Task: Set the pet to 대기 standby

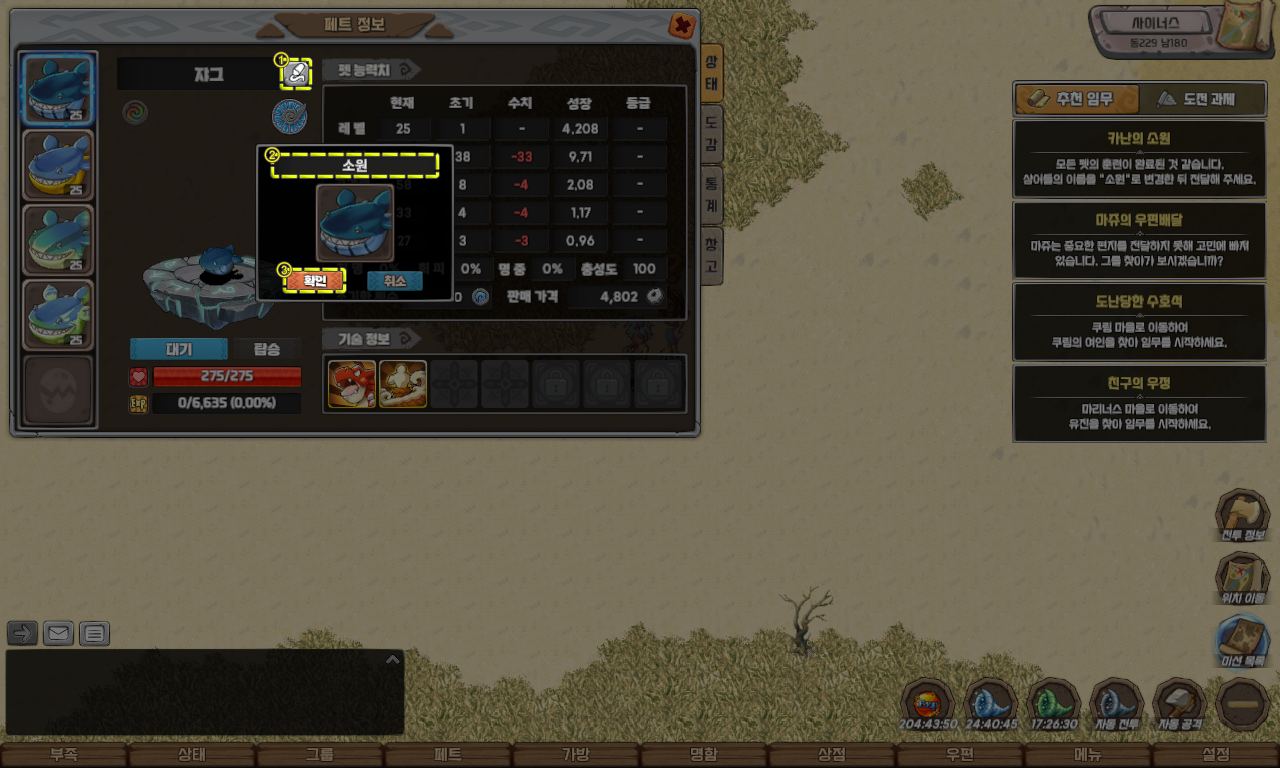Action: 178,349
